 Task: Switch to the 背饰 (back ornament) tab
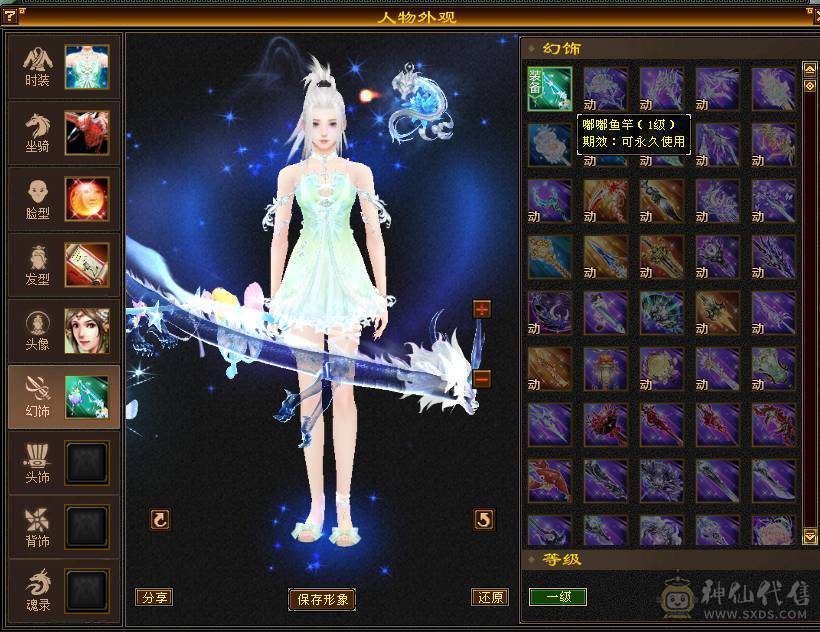64,529
